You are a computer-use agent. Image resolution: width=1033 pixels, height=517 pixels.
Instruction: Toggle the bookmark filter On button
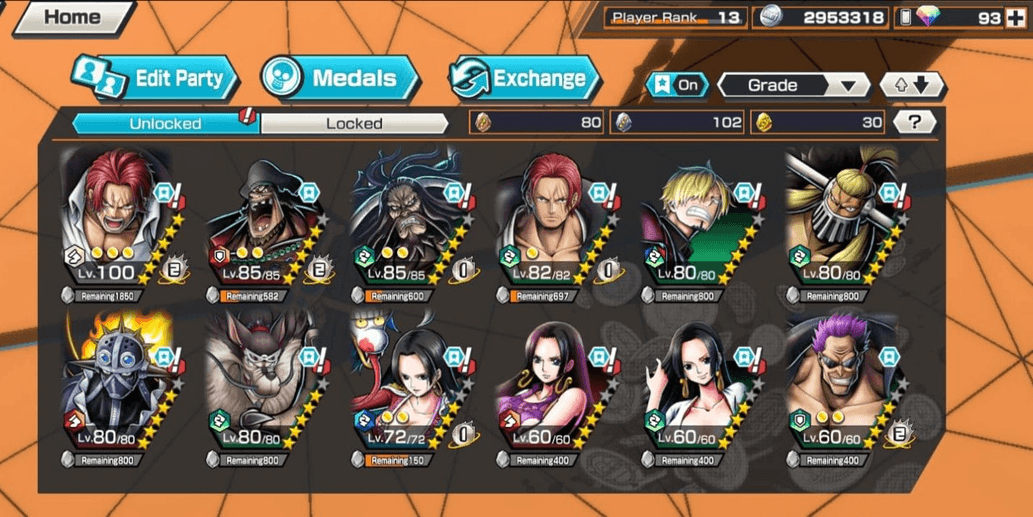(x=677, y=85)
